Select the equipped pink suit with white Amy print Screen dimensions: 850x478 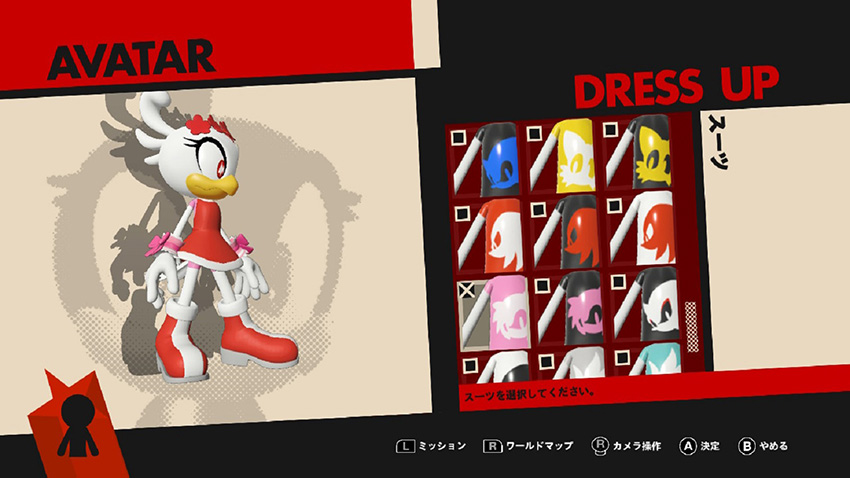click(495, 310)
